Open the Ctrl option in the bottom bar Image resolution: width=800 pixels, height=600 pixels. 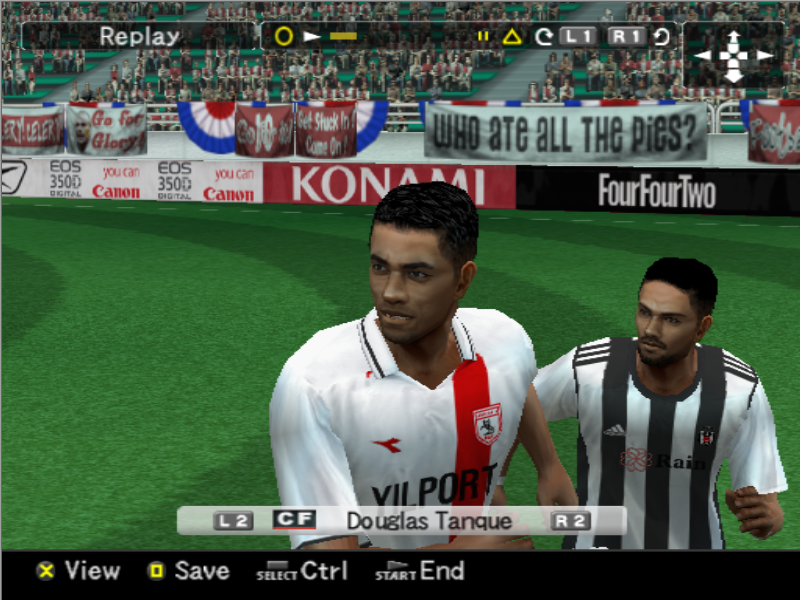point(303,571)
